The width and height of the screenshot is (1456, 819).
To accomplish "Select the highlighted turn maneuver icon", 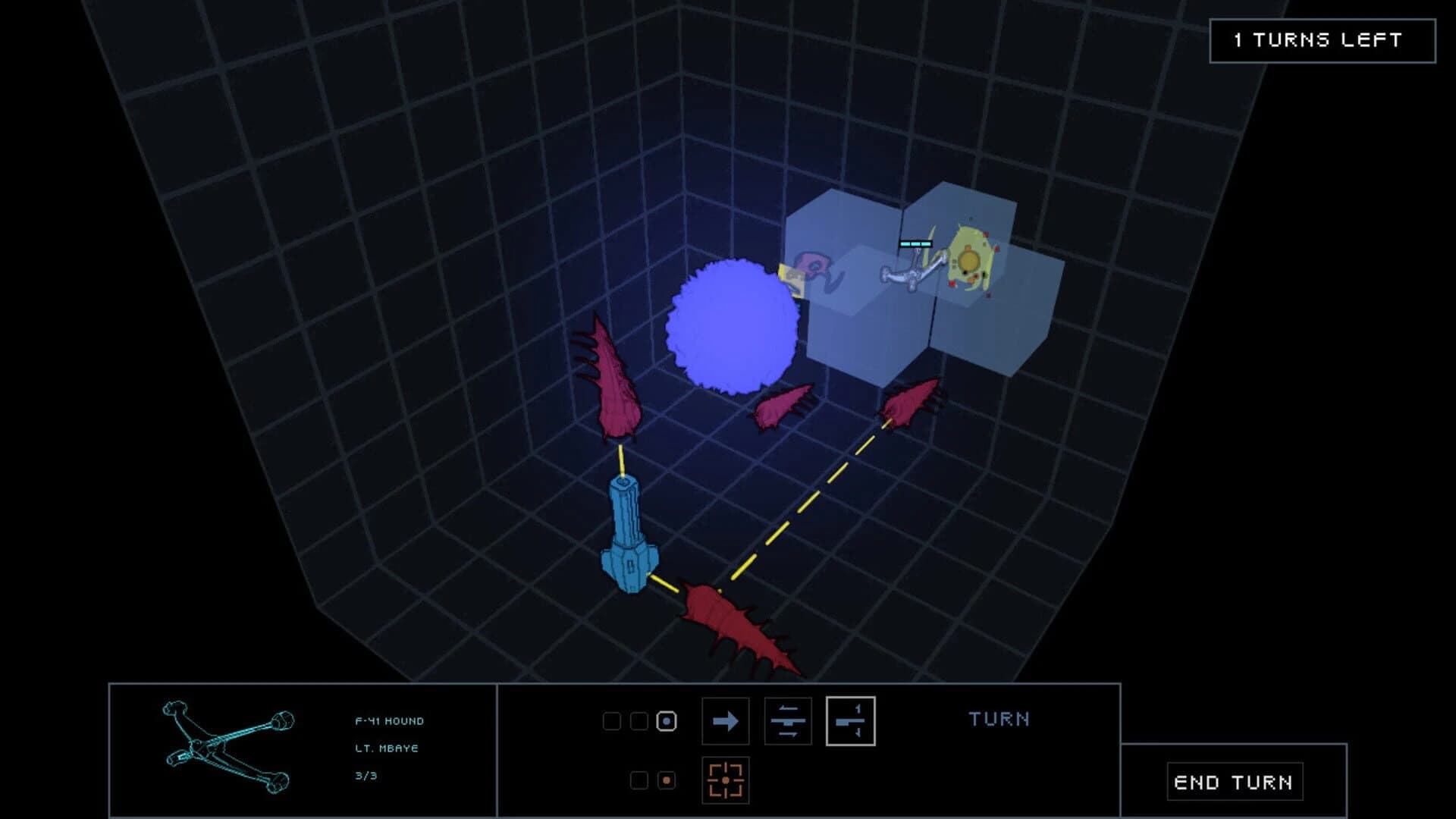I will coord(849,722).
